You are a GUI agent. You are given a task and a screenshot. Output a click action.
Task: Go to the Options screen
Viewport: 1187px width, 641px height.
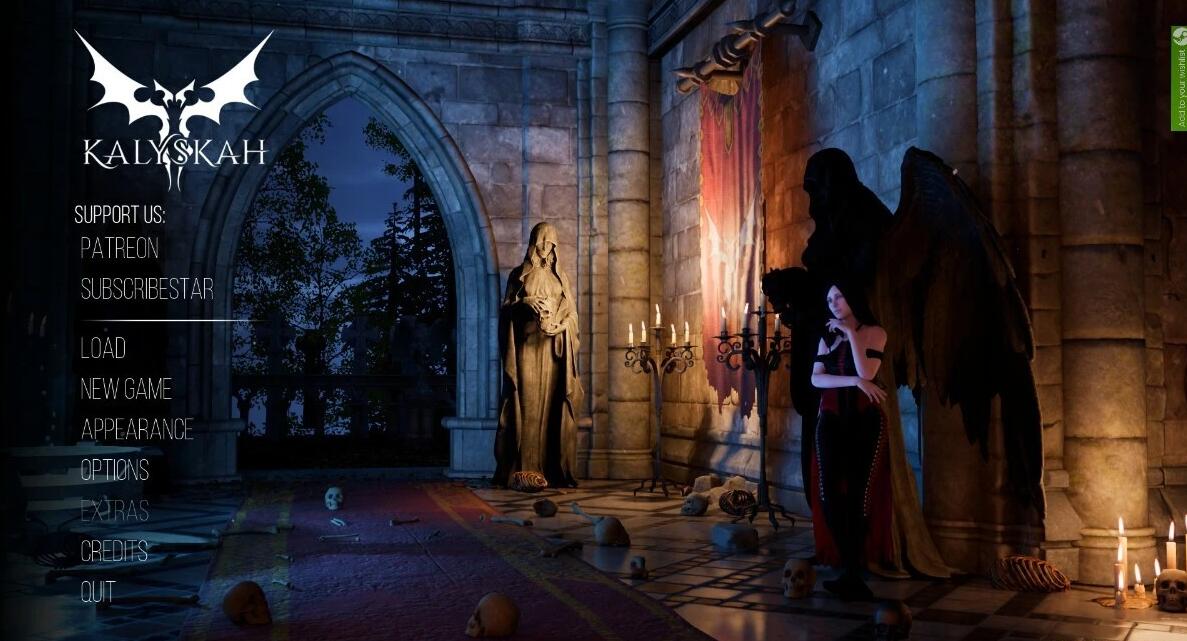(115, 470)
